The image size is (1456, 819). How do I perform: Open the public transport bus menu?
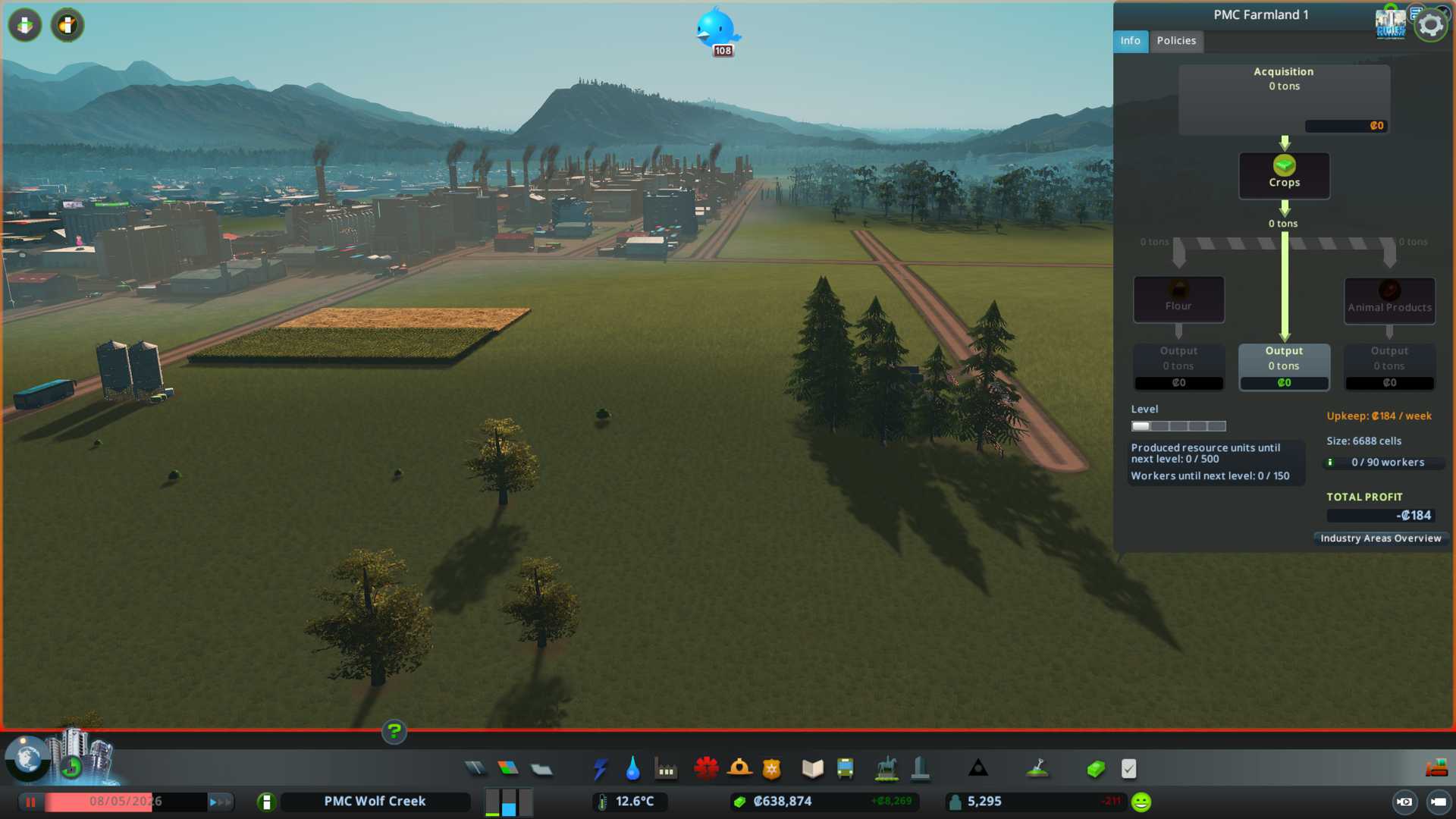tap(845, 769)
